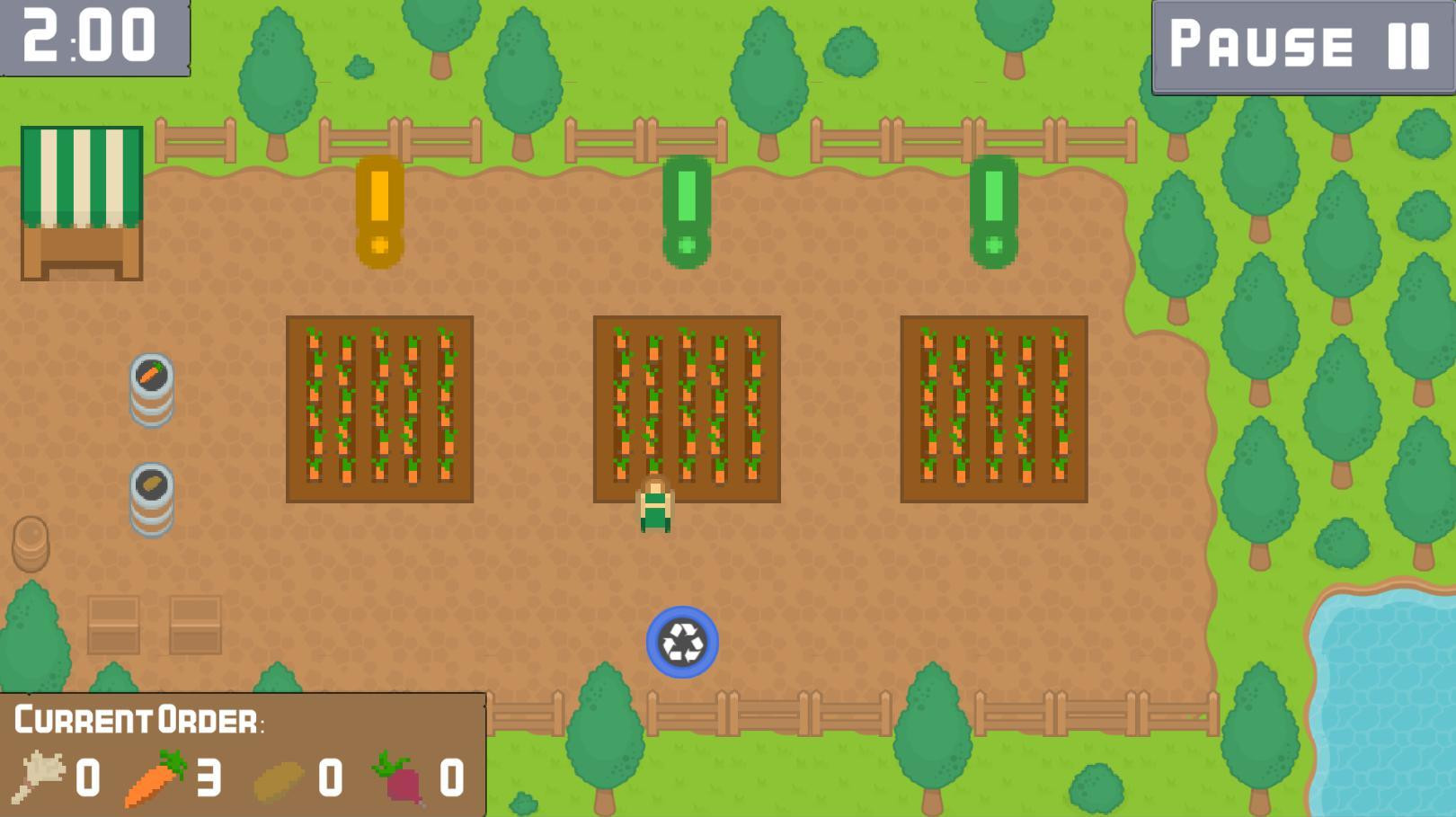Click the middle green checkmark marker
Image resolution: width=1456 pixels, height=817 pixels.
pos(688,207)
